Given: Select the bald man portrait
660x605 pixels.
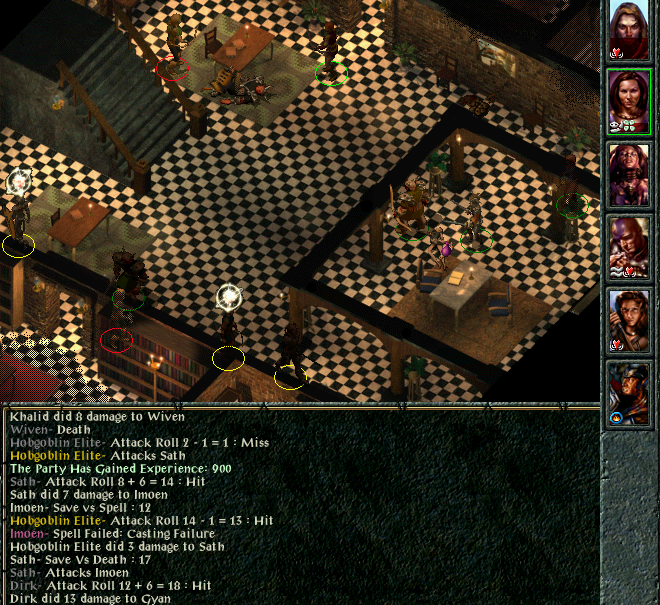Looking at the screenshot, I should coord(630,247).
